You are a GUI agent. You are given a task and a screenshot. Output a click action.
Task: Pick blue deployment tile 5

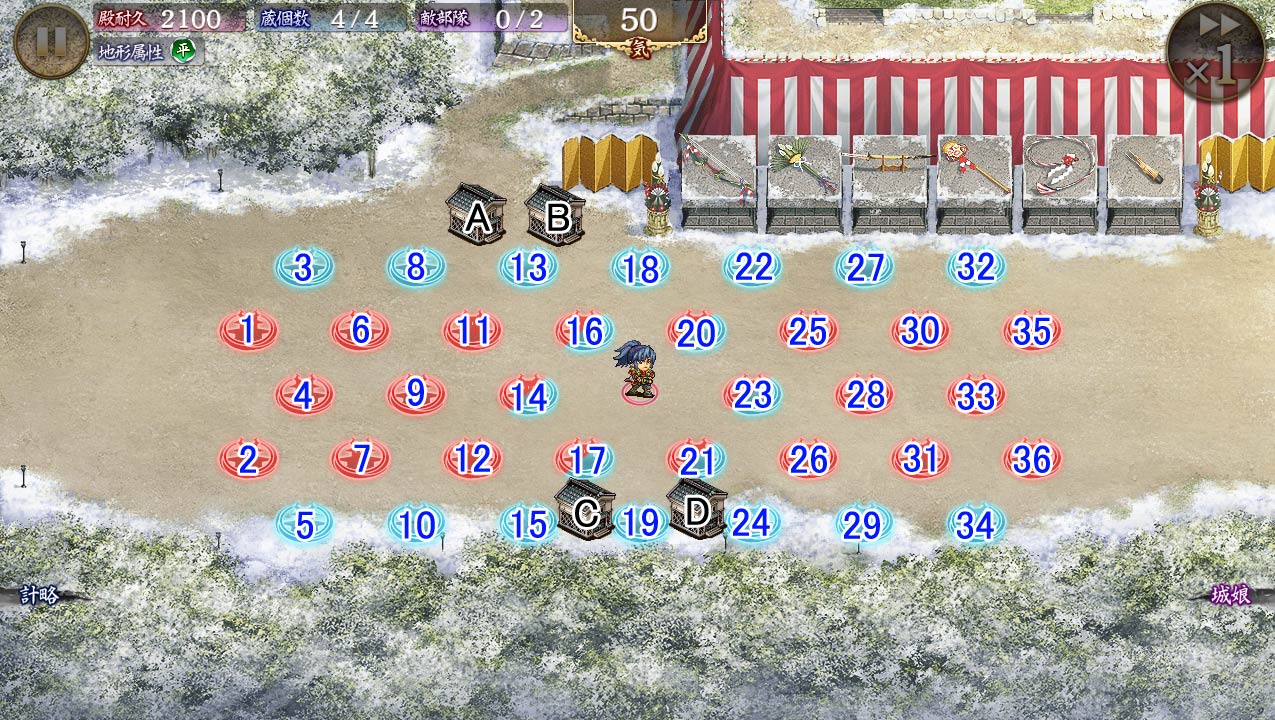pos(304,524)
